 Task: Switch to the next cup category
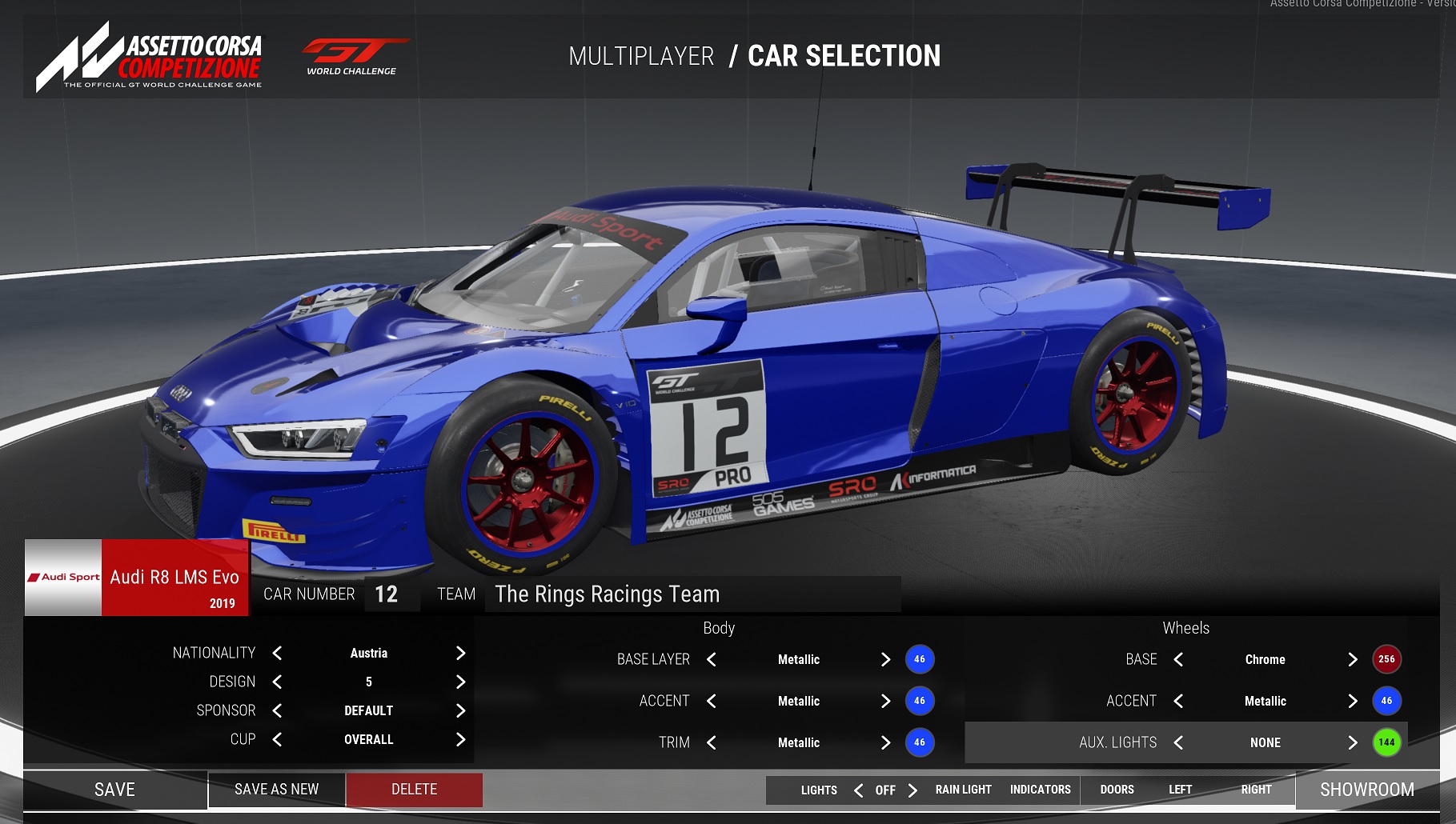click(x=460, y=740)
